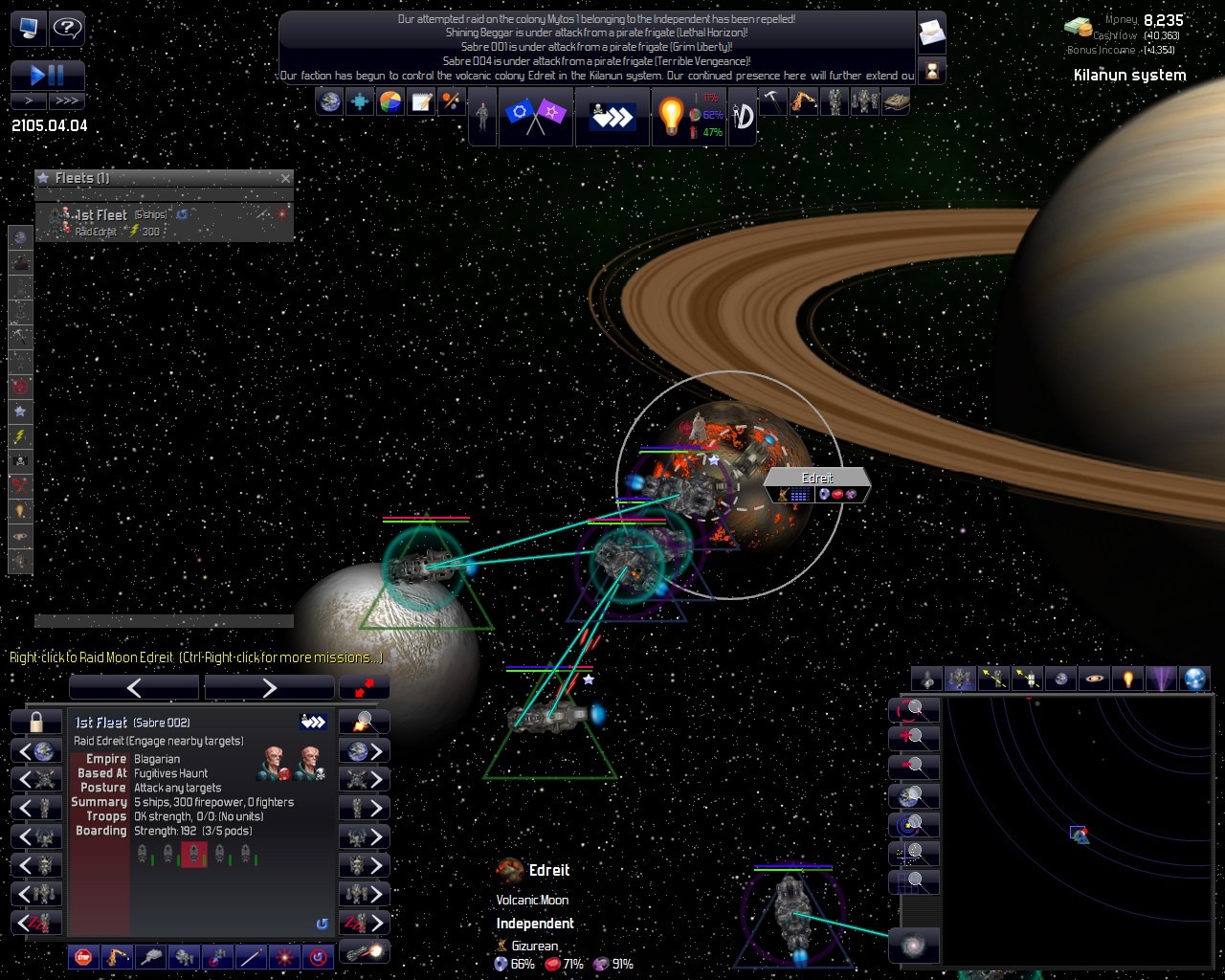1225x980 pixels.
Task: Toggle the padlock lock button
Action: point(36,722)
